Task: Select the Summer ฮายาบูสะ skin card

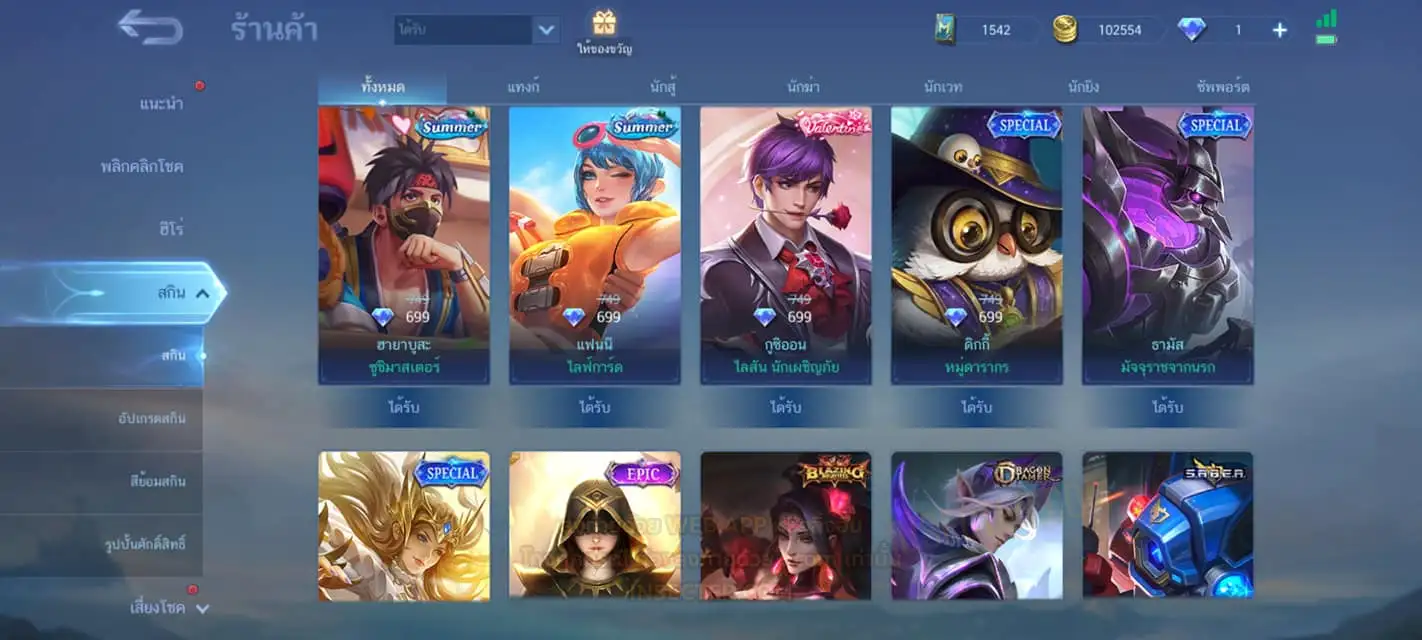Action: coord(404,245)
